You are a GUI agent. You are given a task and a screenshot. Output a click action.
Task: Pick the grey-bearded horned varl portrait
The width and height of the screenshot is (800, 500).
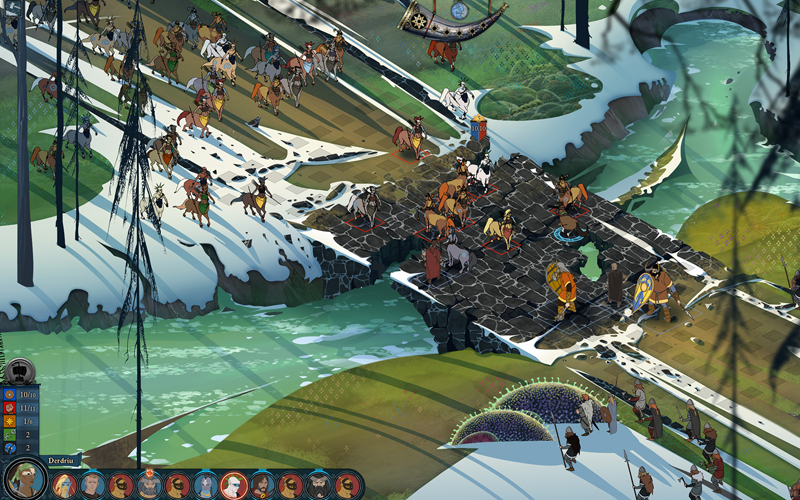pyautogui.click(x=149, y=485)
